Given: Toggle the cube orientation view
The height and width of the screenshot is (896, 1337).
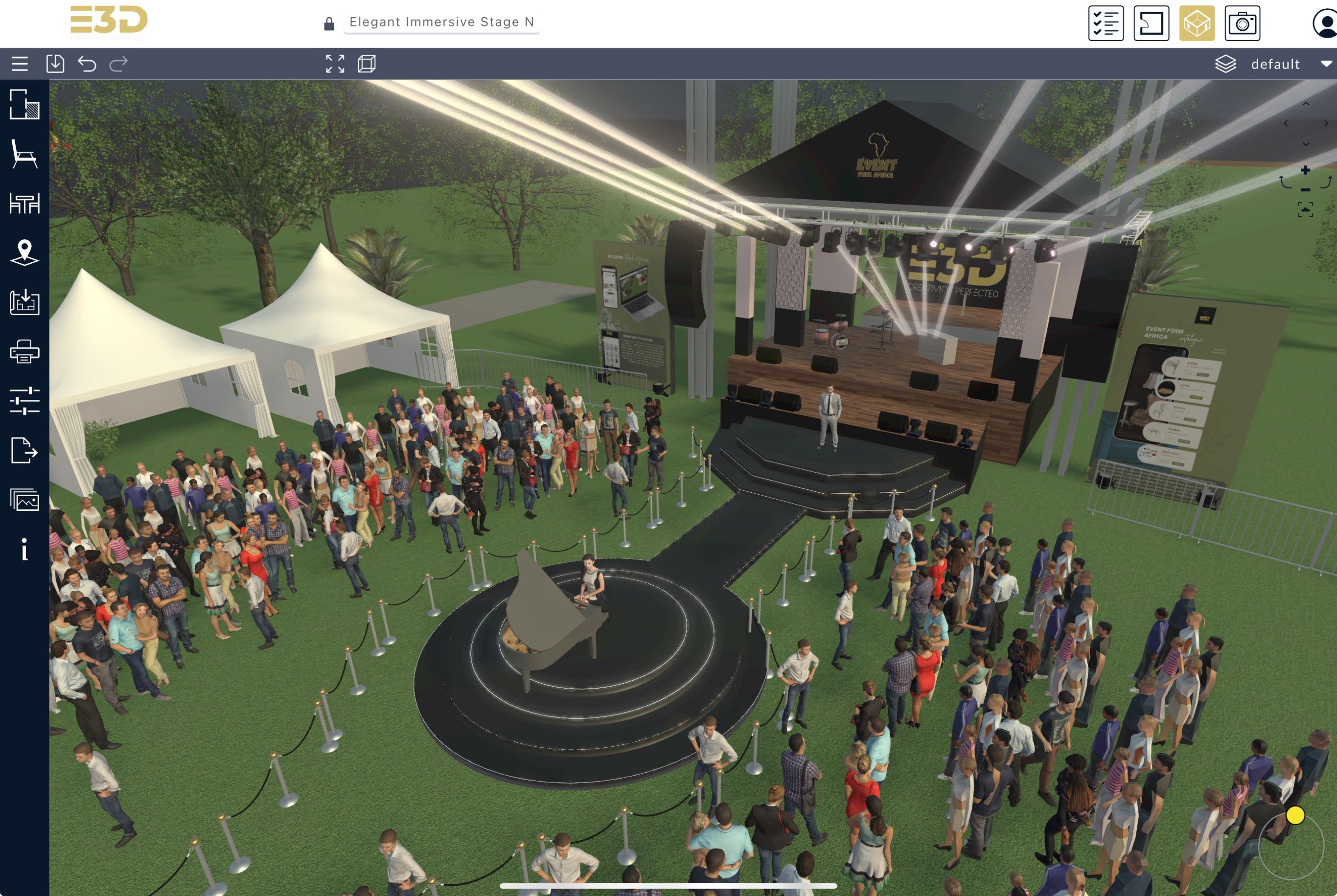Looking at the screenshot, I should coord(368,64).
